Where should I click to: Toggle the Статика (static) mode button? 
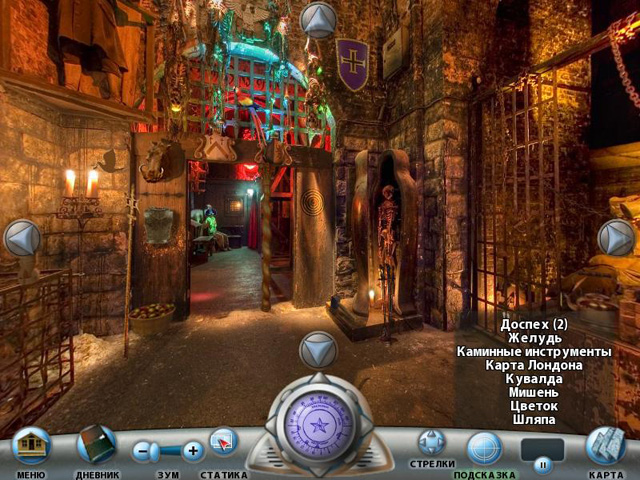(223, 442)
